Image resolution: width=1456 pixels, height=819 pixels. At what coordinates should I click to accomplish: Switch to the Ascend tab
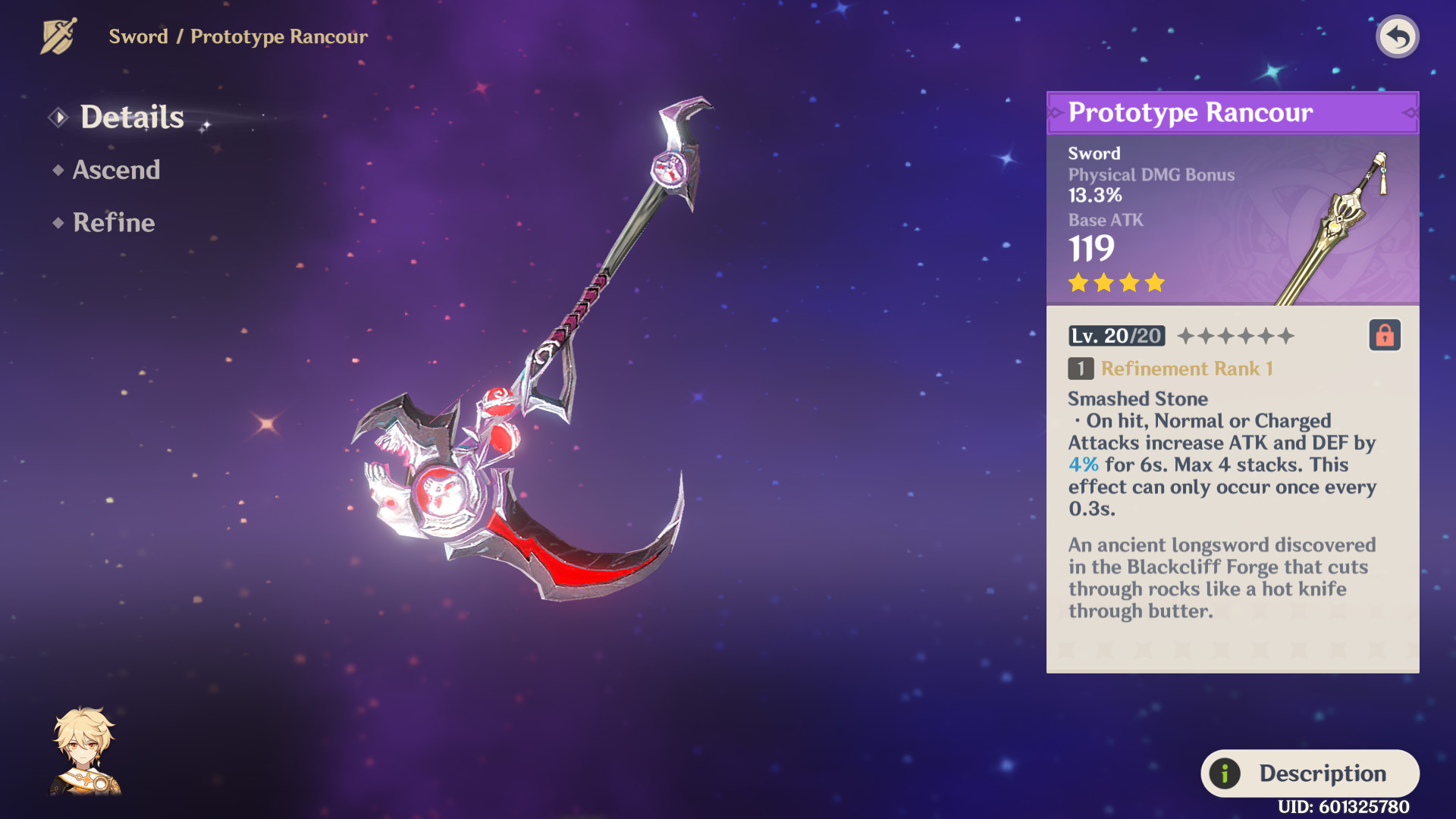[x=116, y=170]
